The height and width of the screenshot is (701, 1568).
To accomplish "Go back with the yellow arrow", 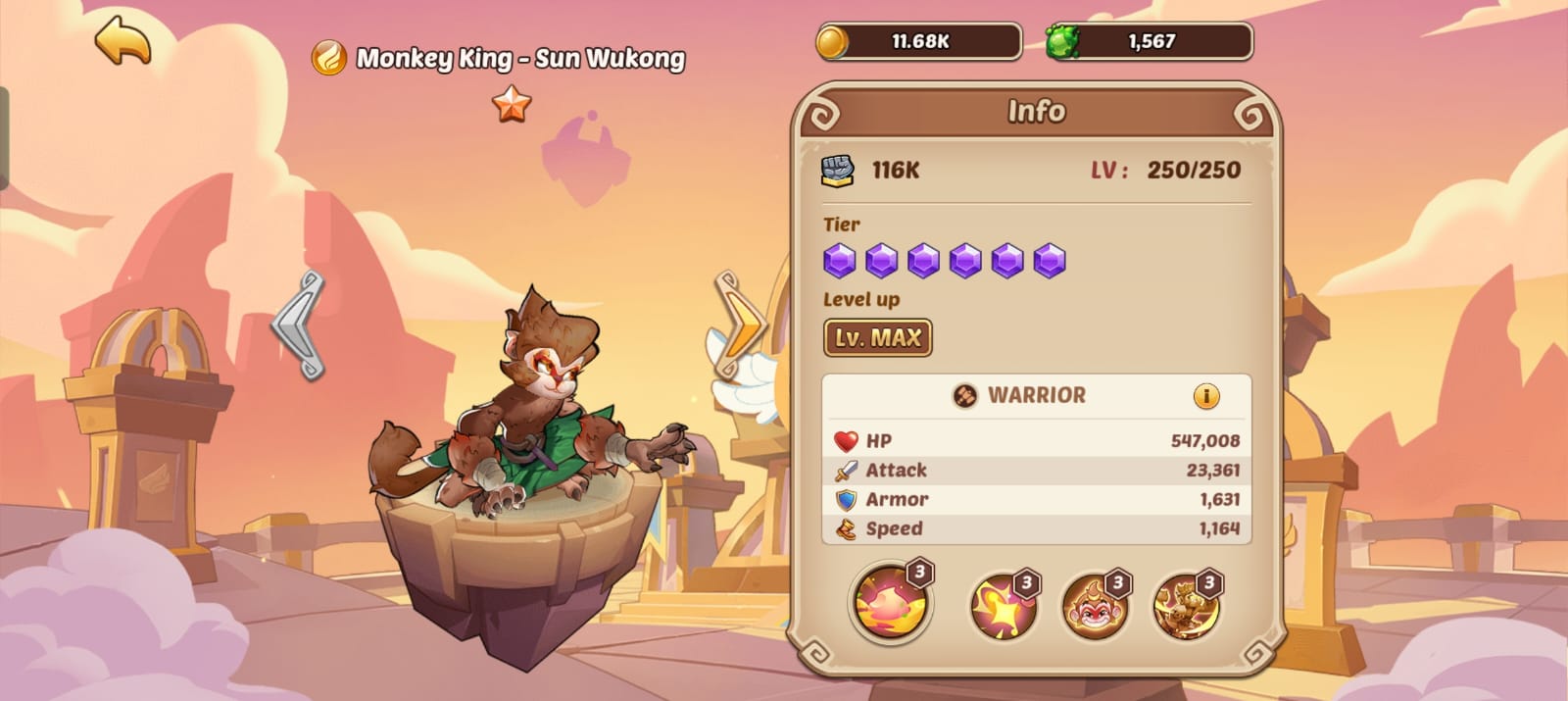I will (123, 40).
